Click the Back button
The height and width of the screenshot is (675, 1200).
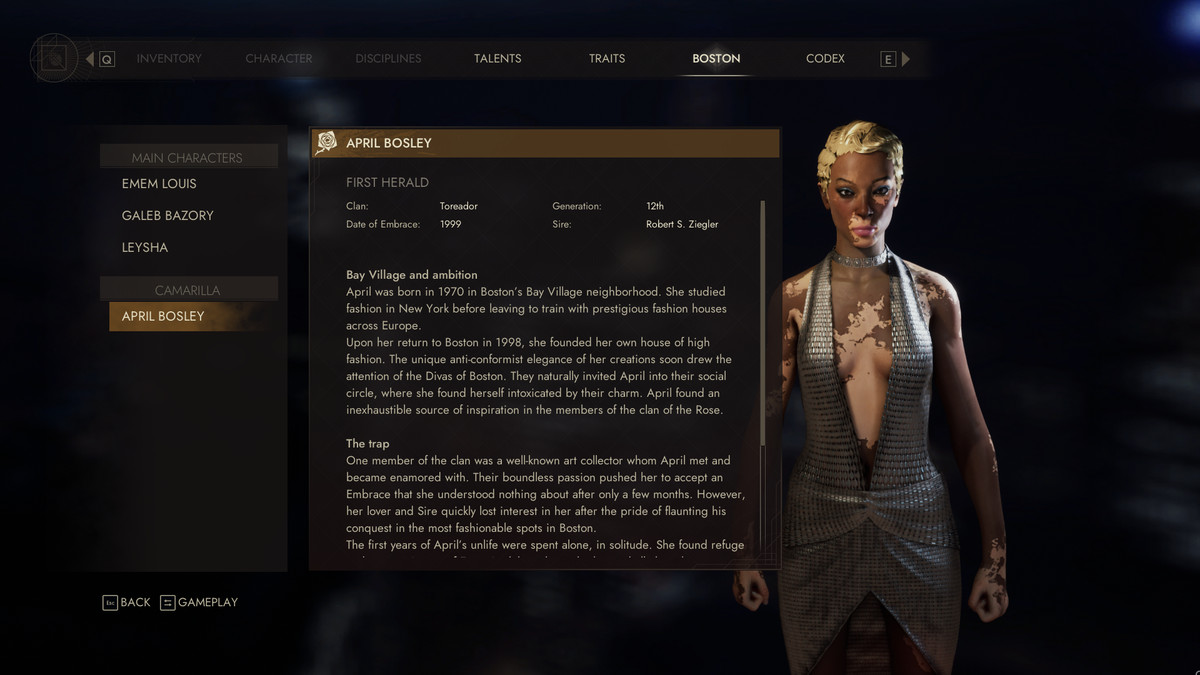point(126,602)
